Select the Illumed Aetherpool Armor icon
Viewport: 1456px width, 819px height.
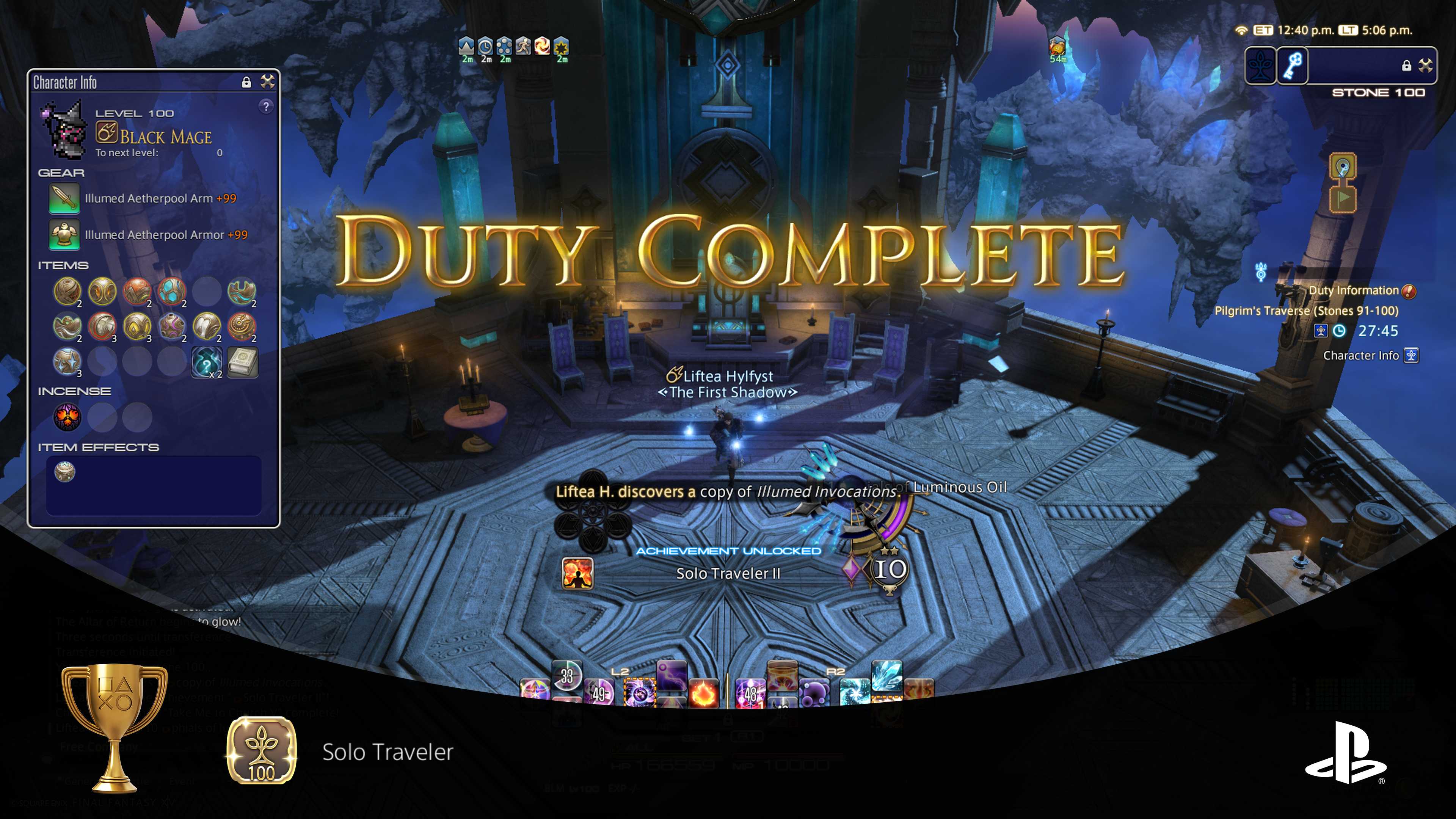pos(64,235)
